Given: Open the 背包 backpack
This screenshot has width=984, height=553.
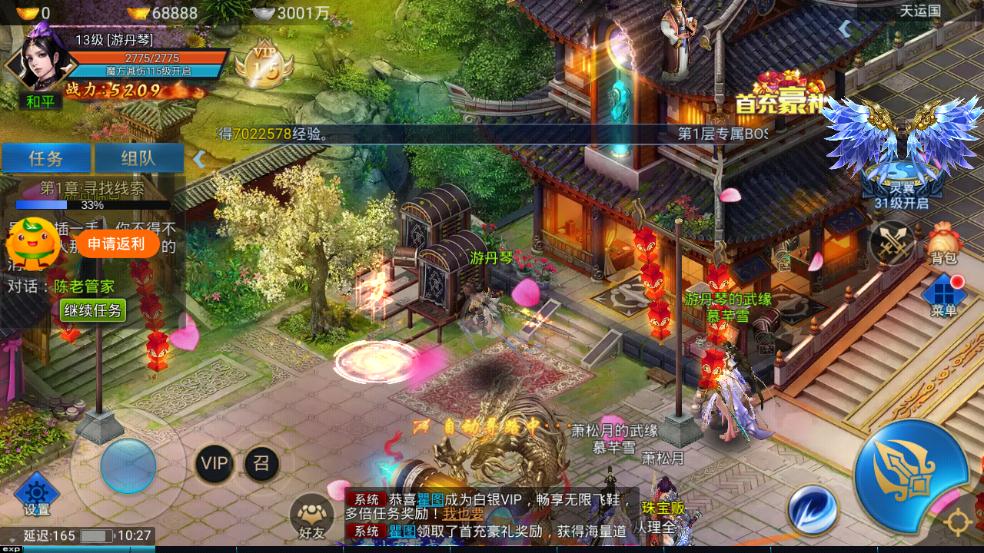Looking at the screenshot, I should pyautogui.click(x=943, y=244).
